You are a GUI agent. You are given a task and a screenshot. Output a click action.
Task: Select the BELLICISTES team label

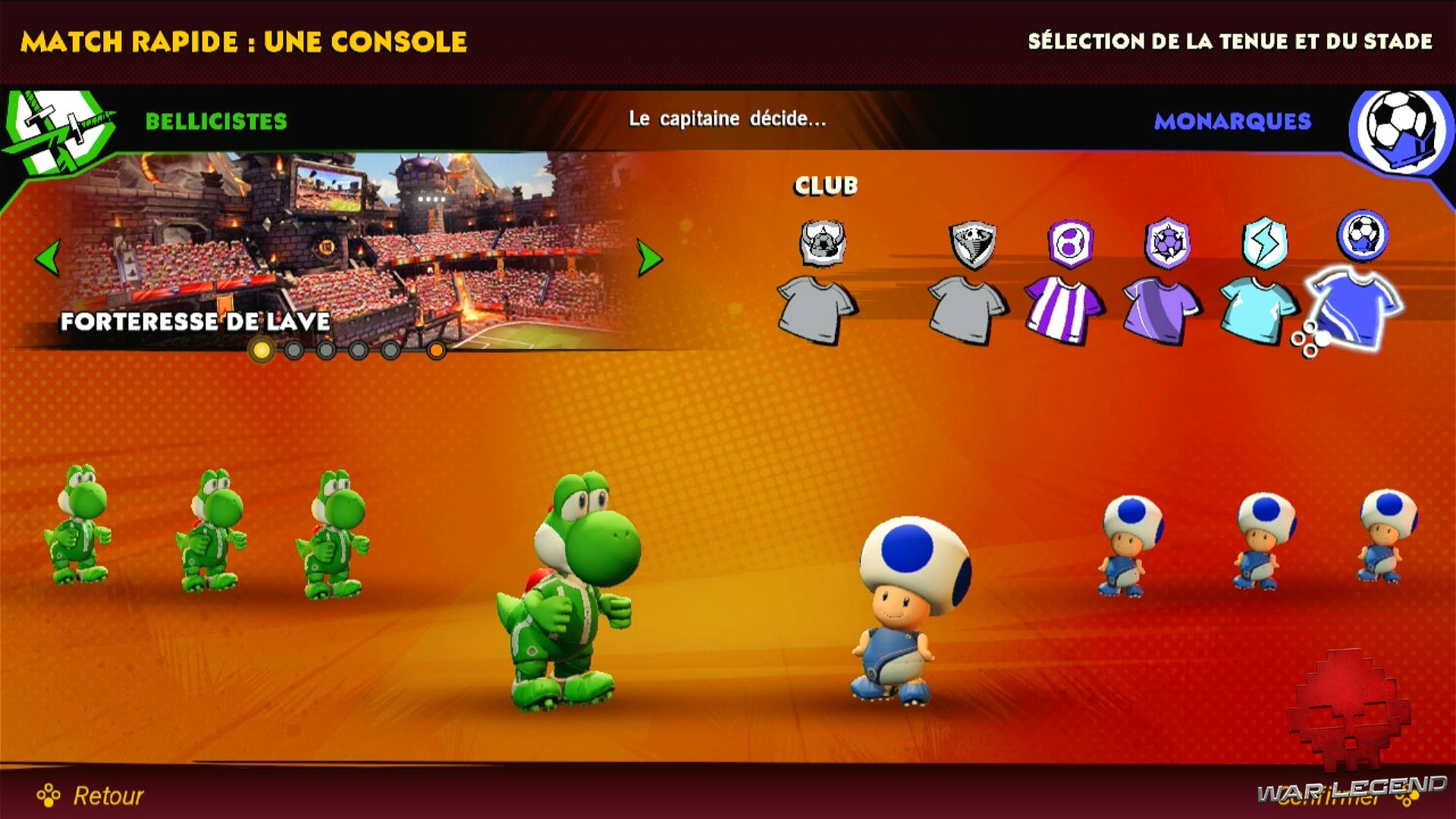coord(216,121)
